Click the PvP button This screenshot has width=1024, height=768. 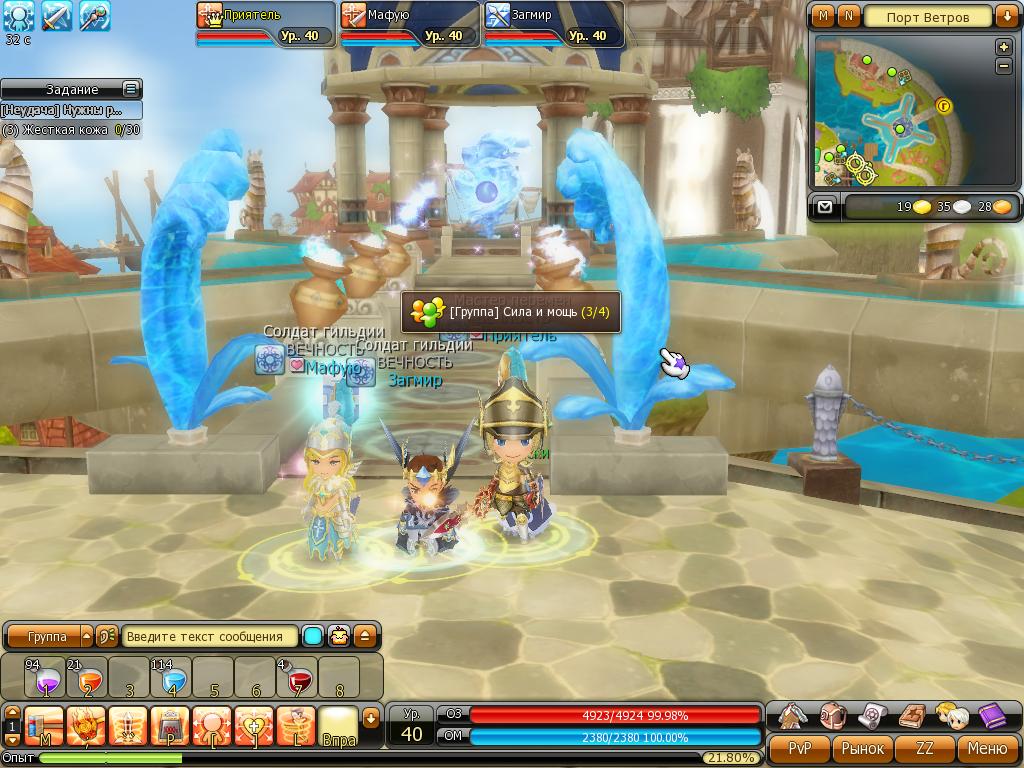(x=799, y=748)
